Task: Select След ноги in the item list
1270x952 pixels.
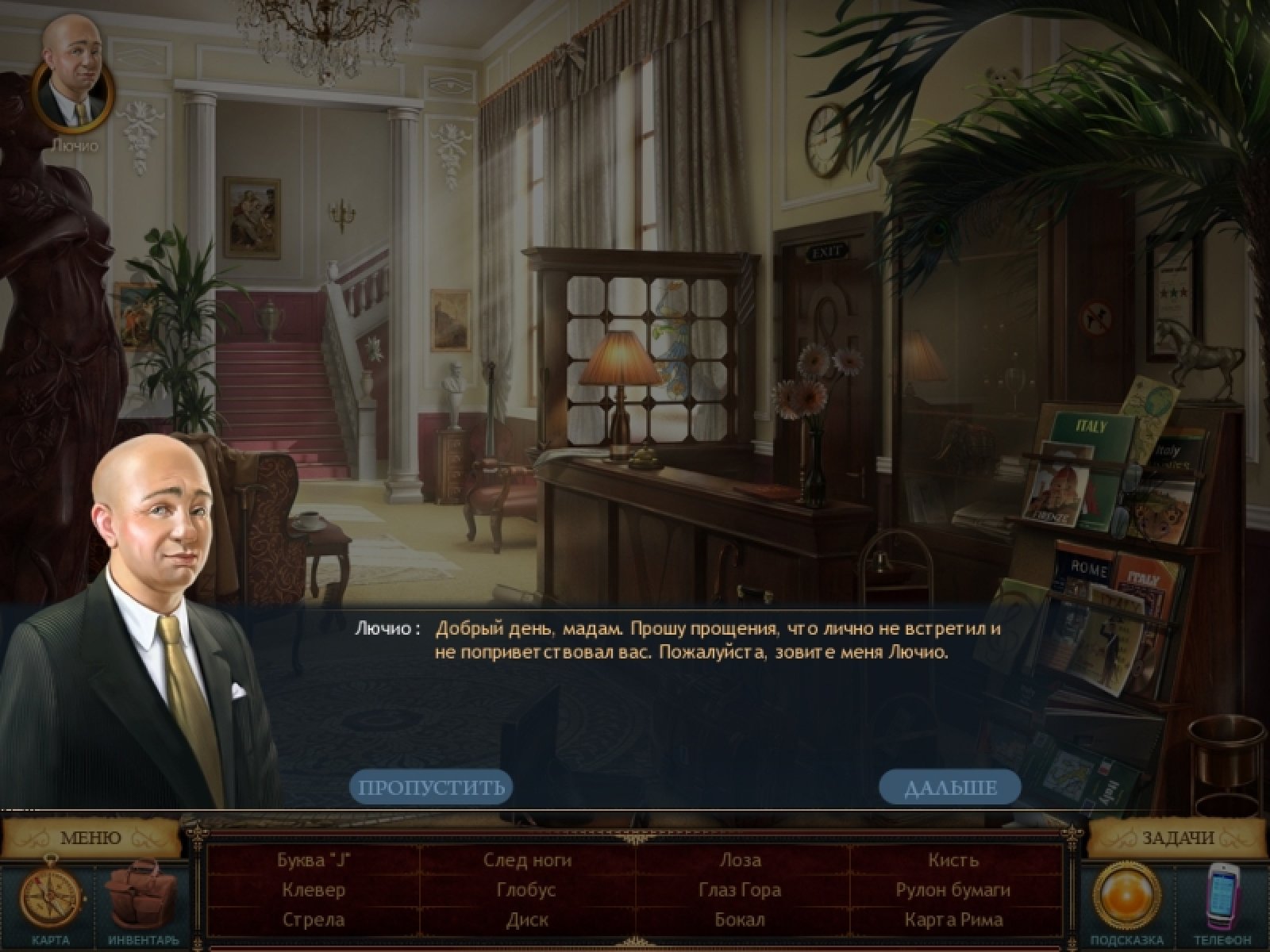Action: 527,860
